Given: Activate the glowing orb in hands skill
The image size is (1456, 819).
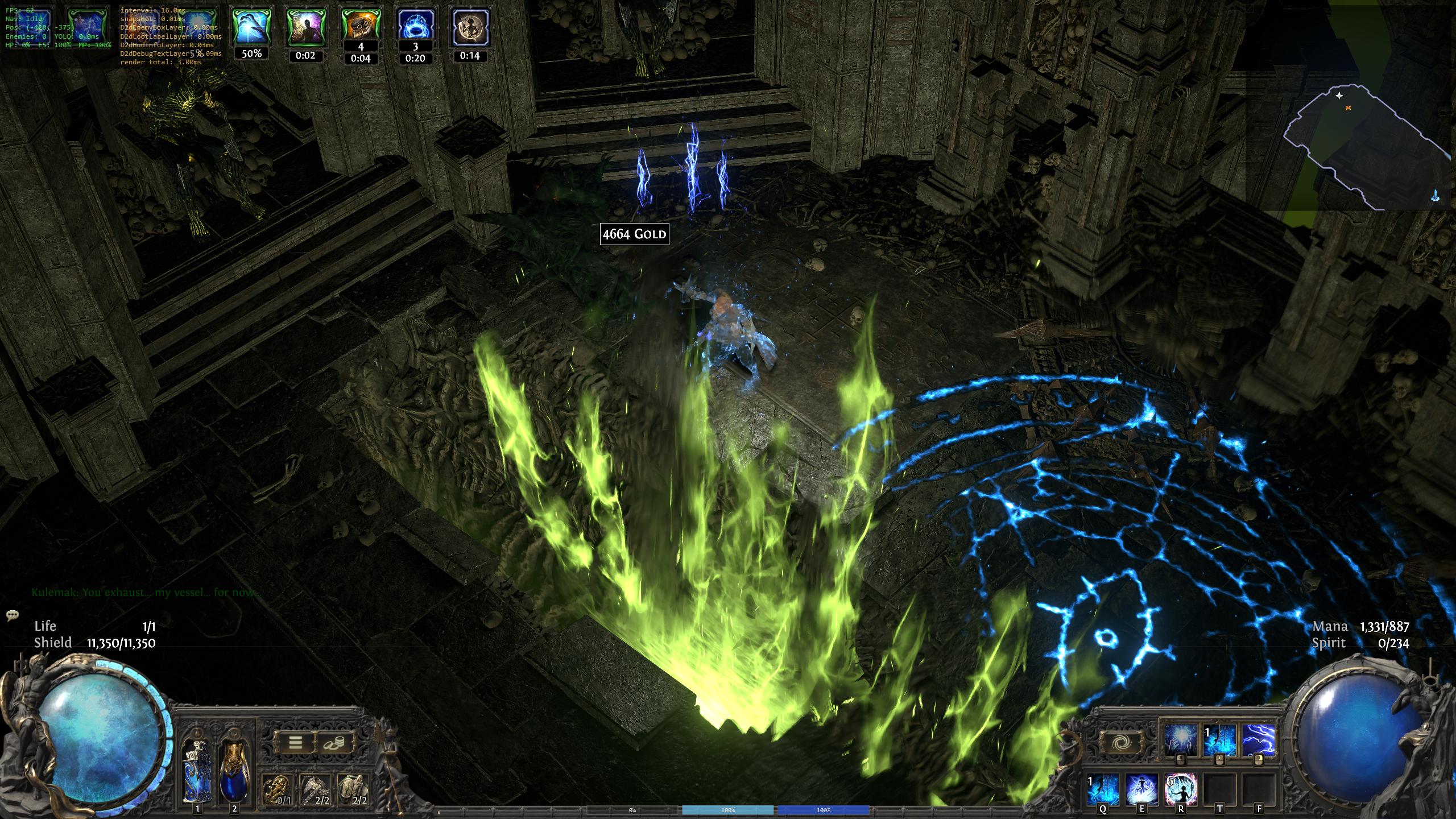Looking at the screenshot, I should pyautogui.click(x=1180, y=739).
